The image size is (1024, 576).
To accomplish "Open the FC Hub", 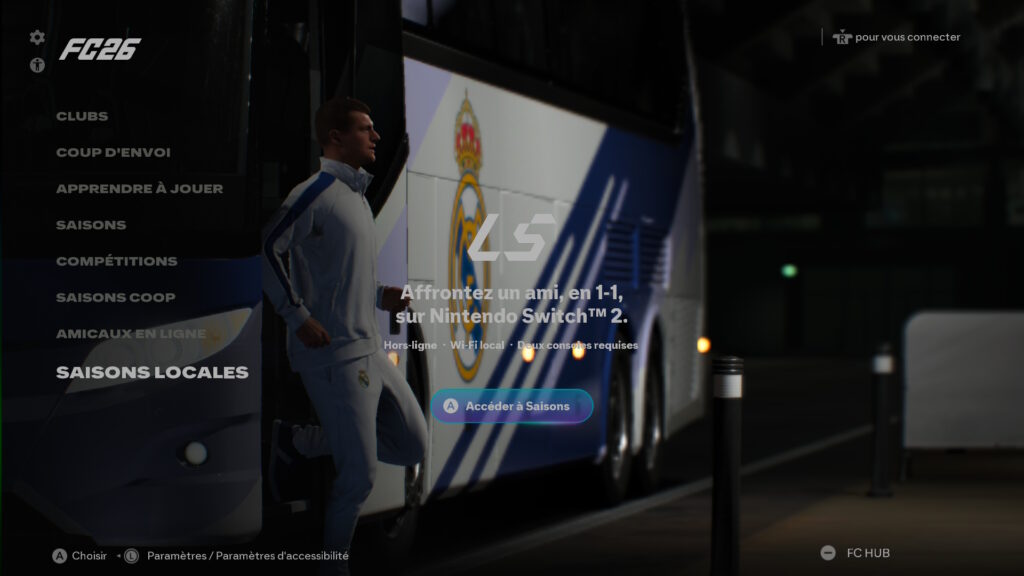I will [x=856, y=553].
